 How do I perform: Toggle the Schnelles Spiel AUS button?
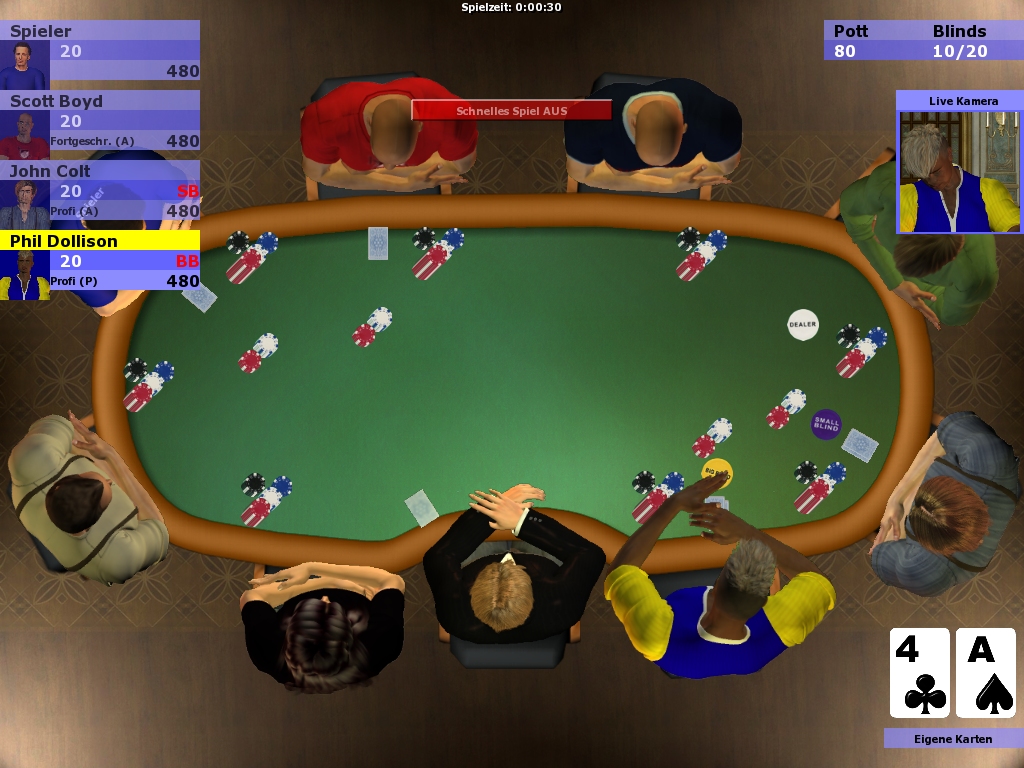point(511,110)
